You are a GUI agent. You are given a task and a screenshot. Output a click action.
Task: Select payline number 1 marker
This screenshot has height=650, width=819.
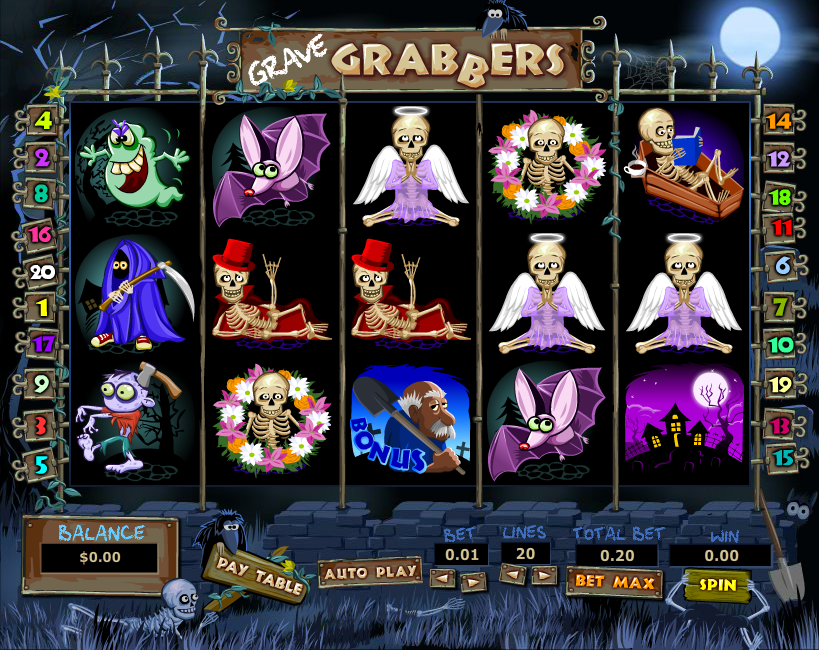(x=42, y=307)
